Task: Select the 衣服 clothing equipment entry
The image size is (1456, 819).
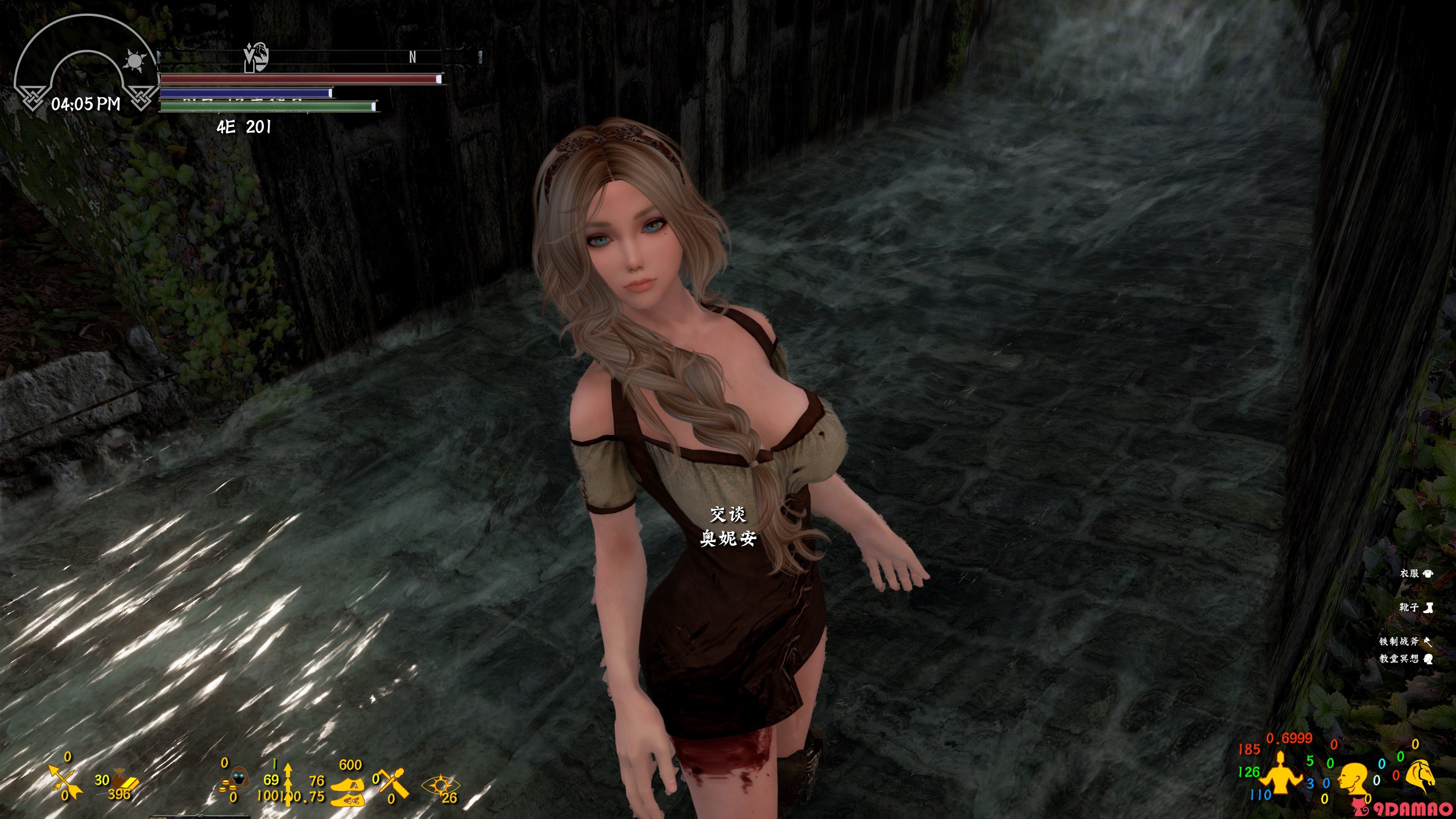Action: point(1416,574)
